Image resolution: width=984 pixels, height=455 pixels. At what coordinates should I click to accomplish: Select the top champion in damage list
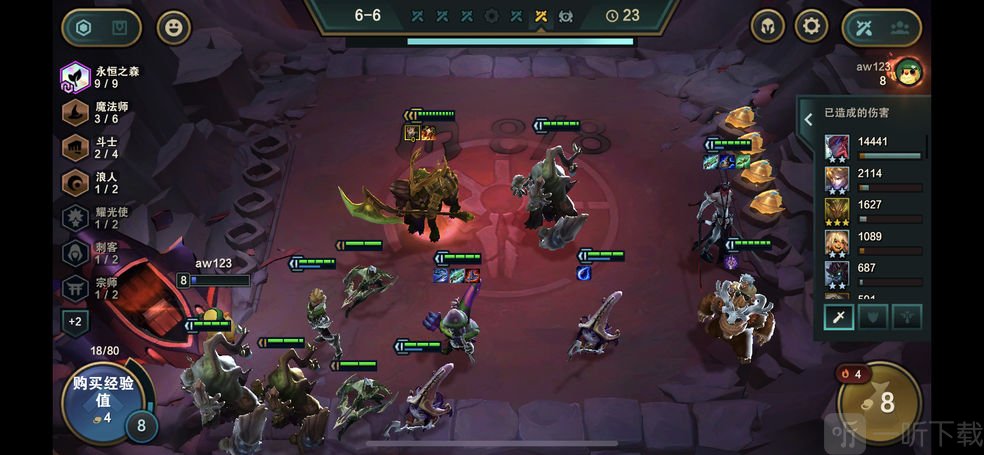(x=837, y=148)
